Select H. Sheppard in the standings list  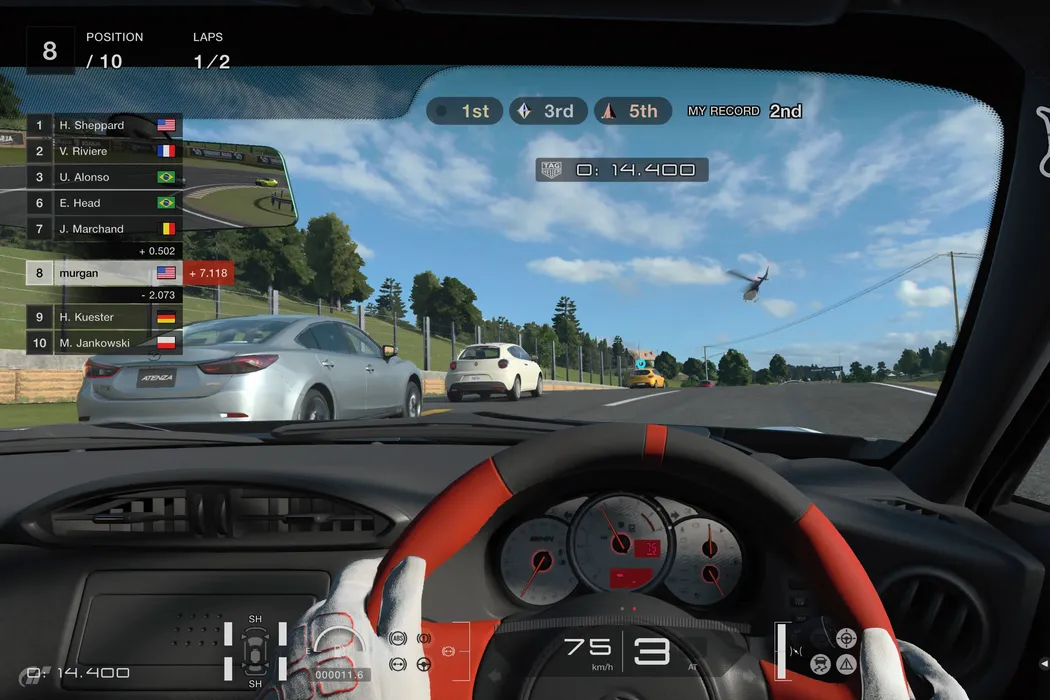[104, 125]
